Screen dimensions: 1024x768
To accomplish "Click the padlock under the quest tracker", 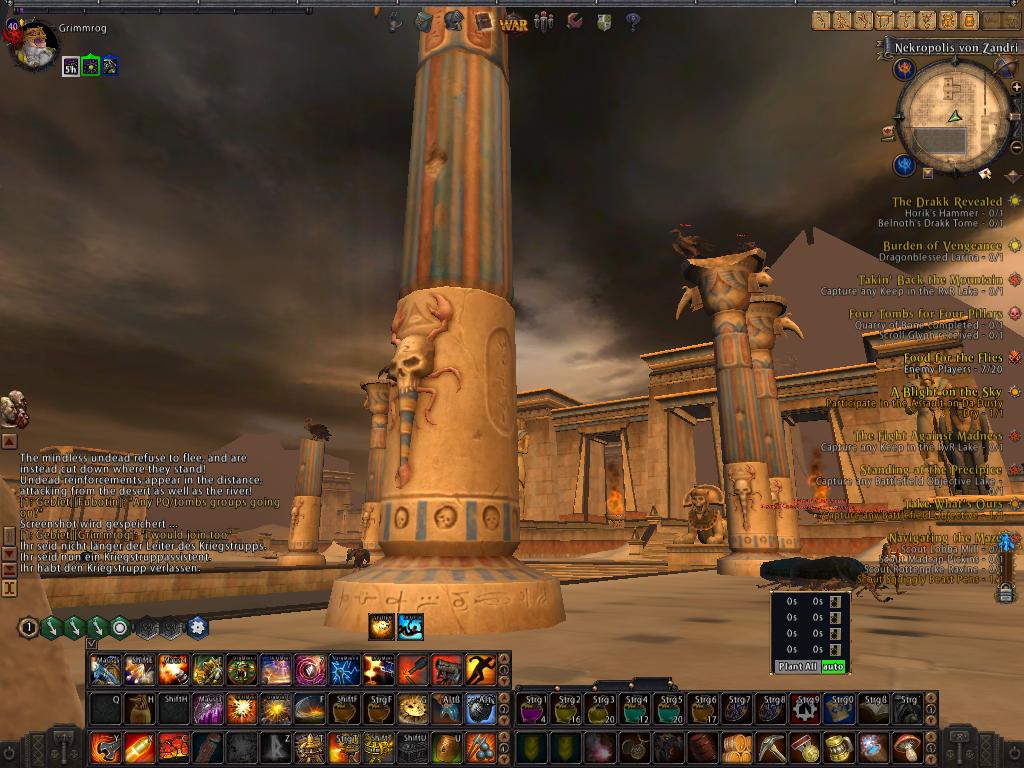I will 1005,592.
